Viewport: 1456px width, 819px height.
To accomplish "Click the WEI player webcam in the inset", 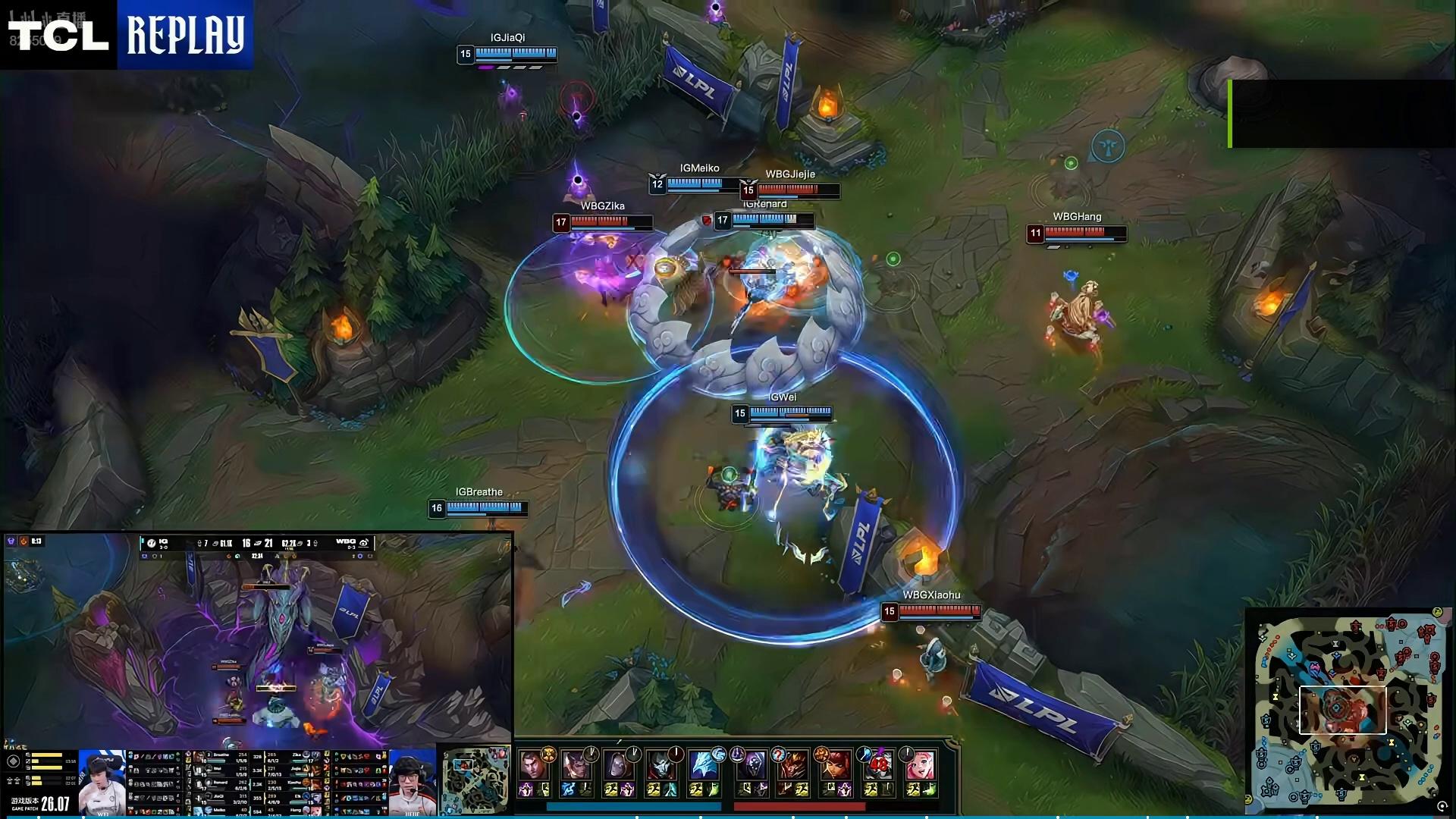I will 102,783.
